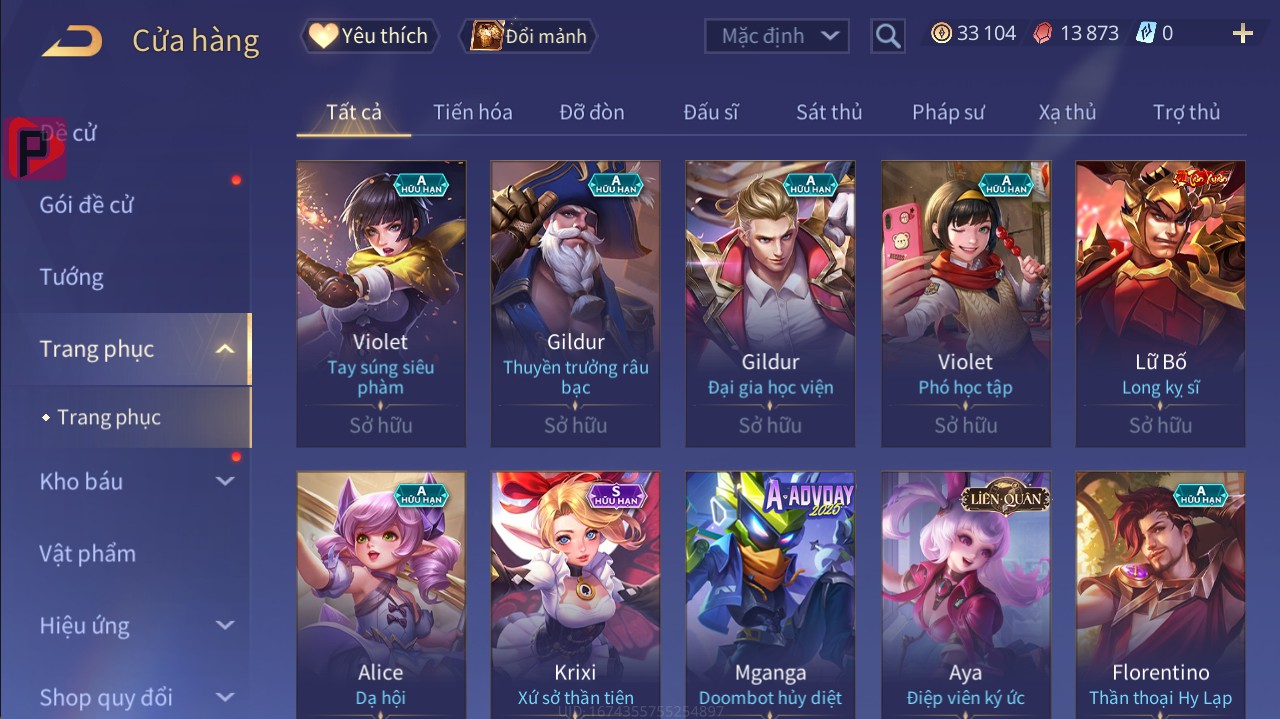The width and height of the screenshot is (1280, 719).
Task: Select the Sát thủ tab
Action: pos(829,112)
